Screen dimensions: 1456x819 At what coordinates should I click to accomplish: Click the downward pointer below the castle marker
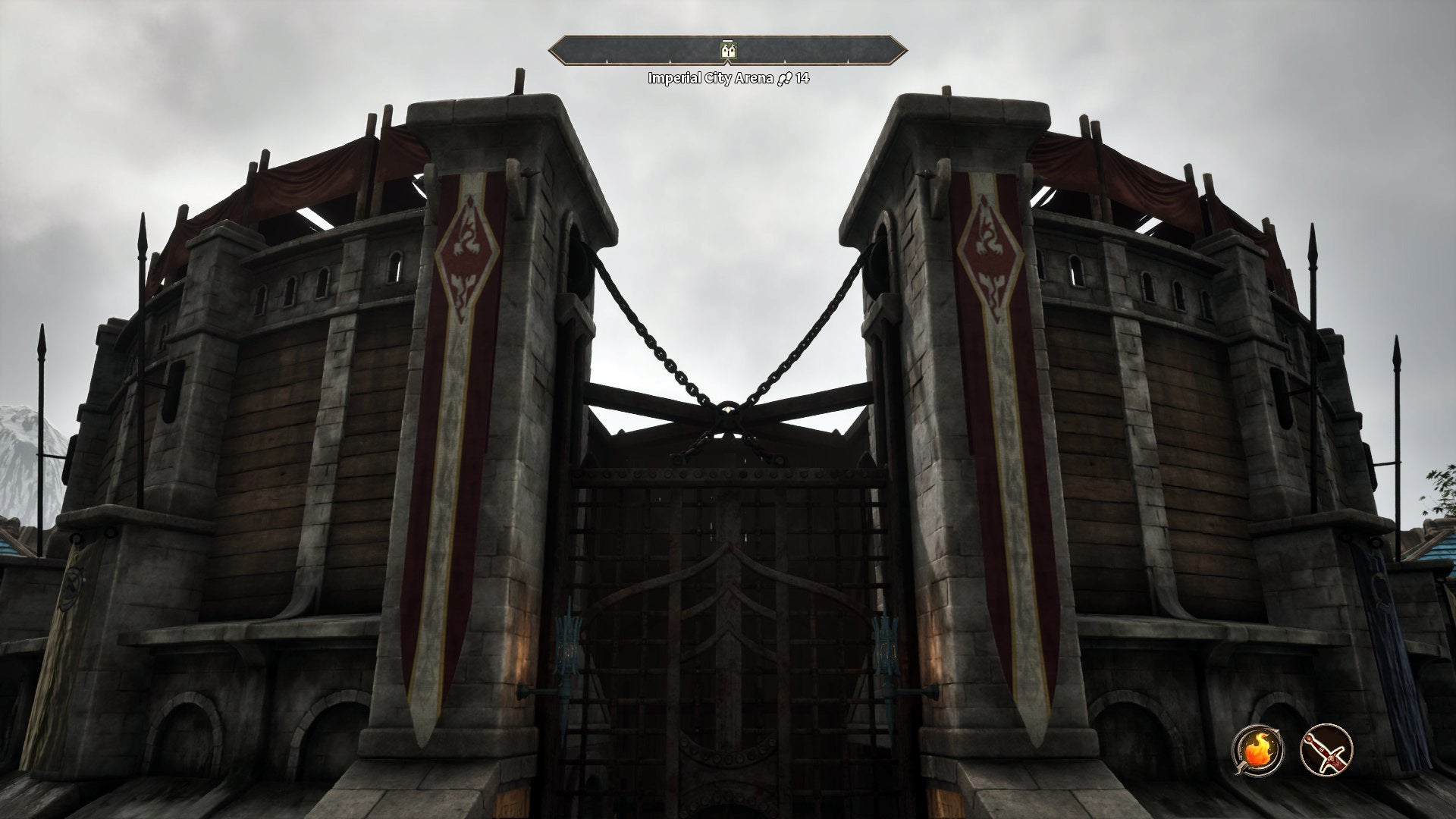(x=728, y=63)
